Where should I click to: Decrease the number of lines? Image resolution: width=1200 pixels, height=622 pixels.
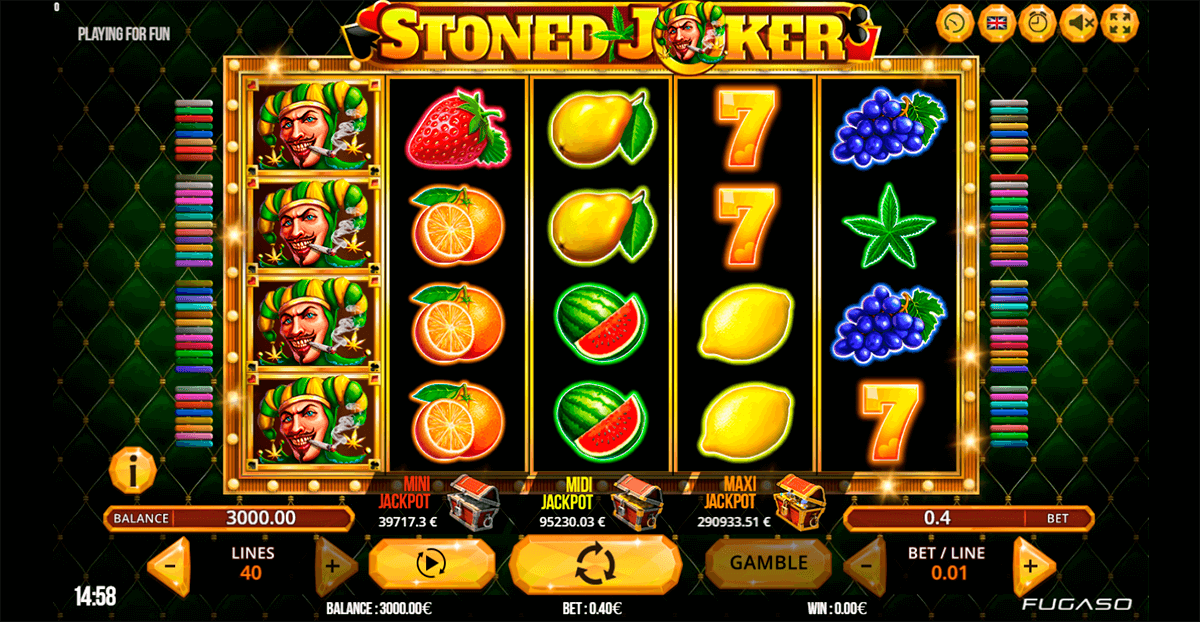169,566
